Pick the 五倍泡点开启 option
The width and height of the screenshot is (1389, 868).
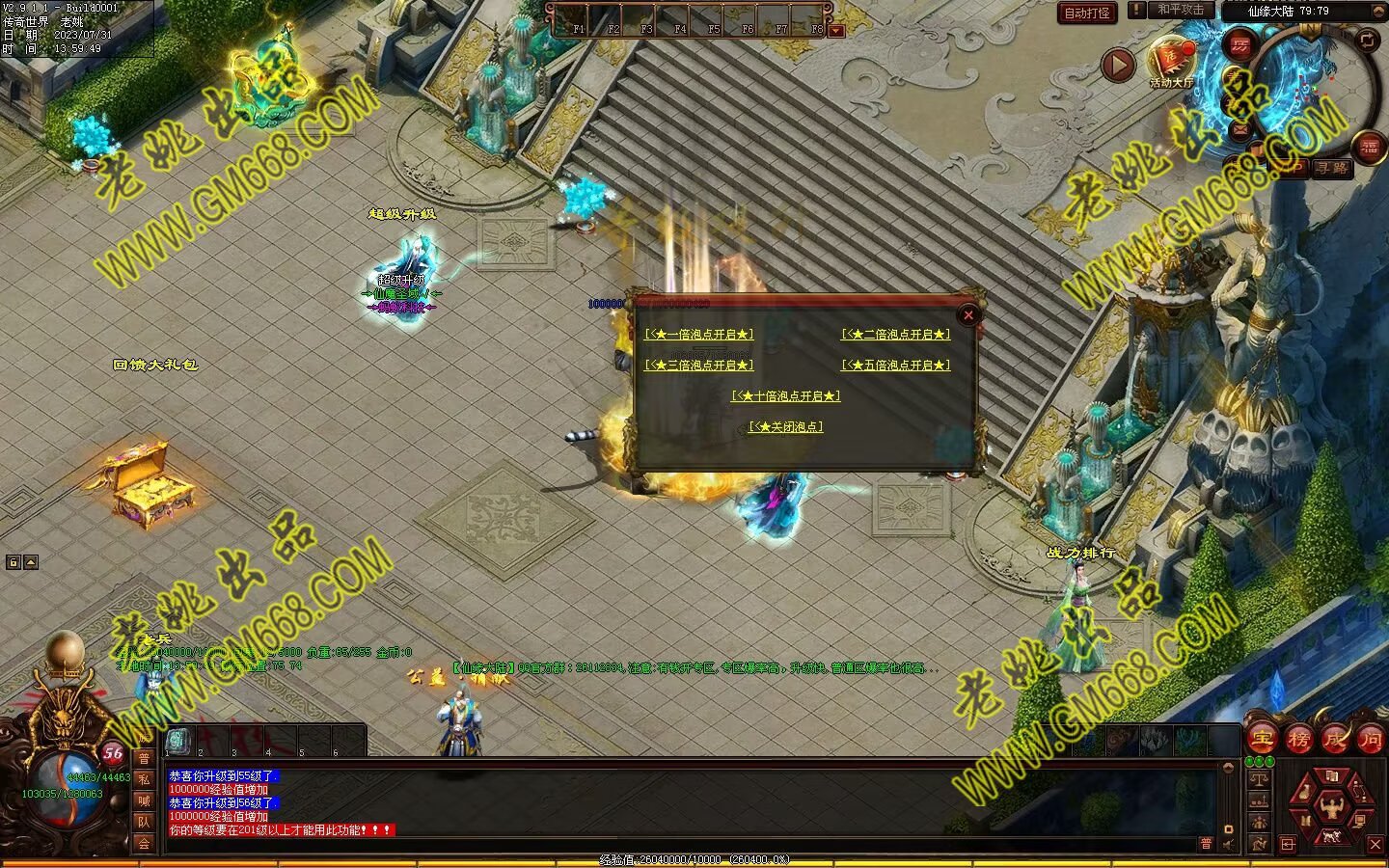[895, 366]
